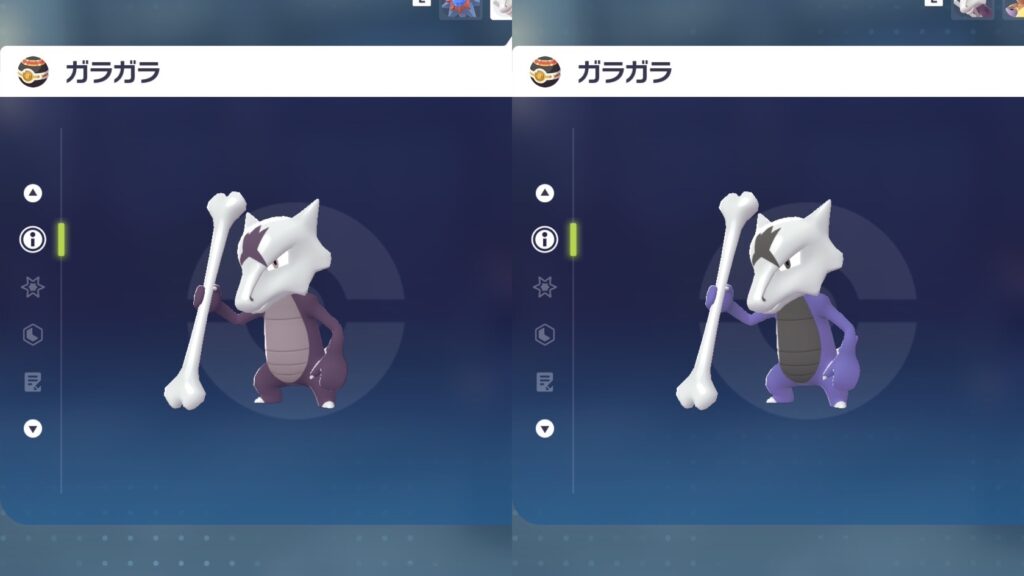The height and width of the screenshot is (576, 1024).
Task: Open the memo notes tab beside the brown Marowak
Action: [33, 381]
